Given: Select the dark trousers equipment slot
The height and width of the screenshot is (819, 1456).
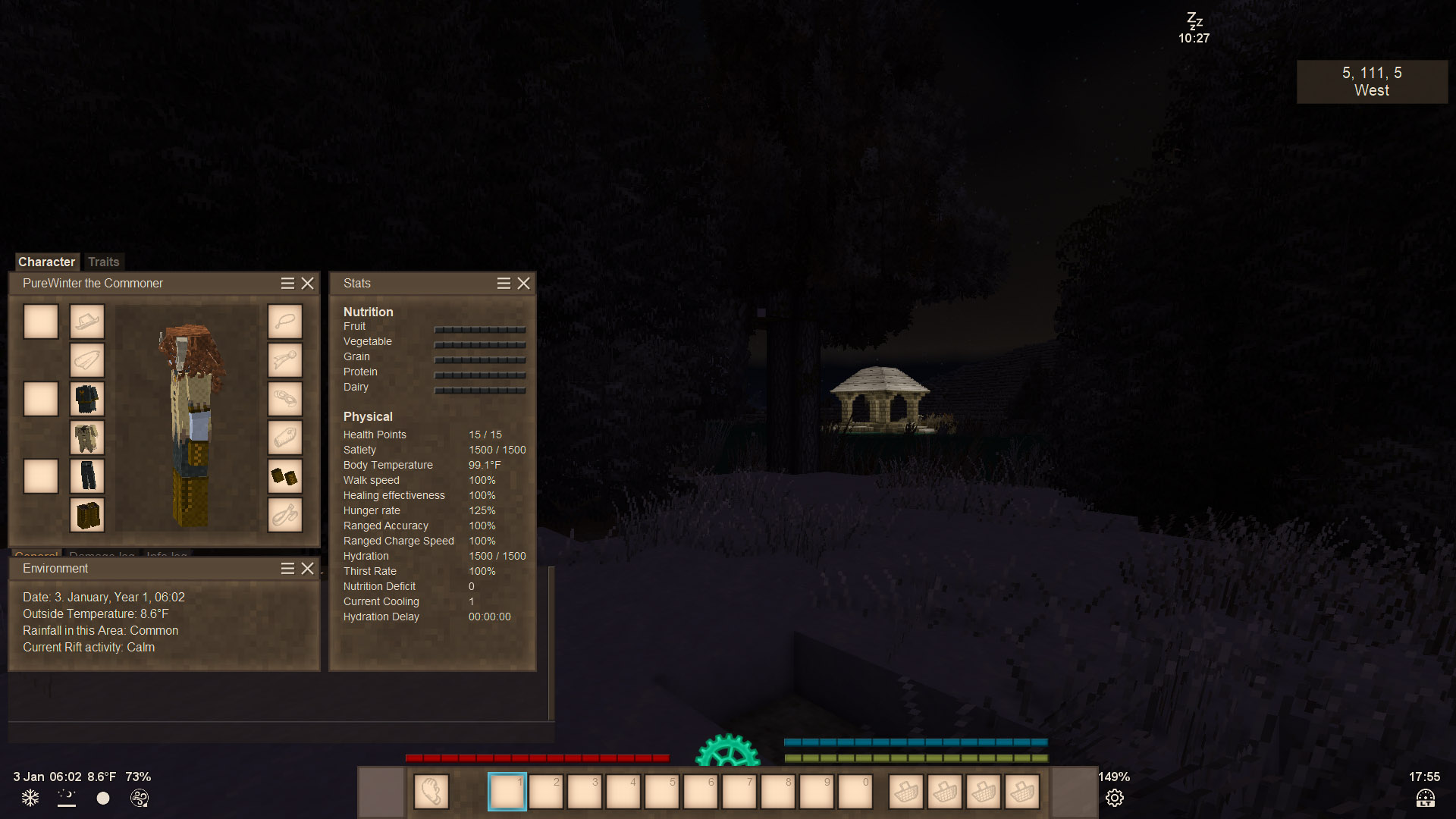Looking at the screenshot, I should (87, 476).
